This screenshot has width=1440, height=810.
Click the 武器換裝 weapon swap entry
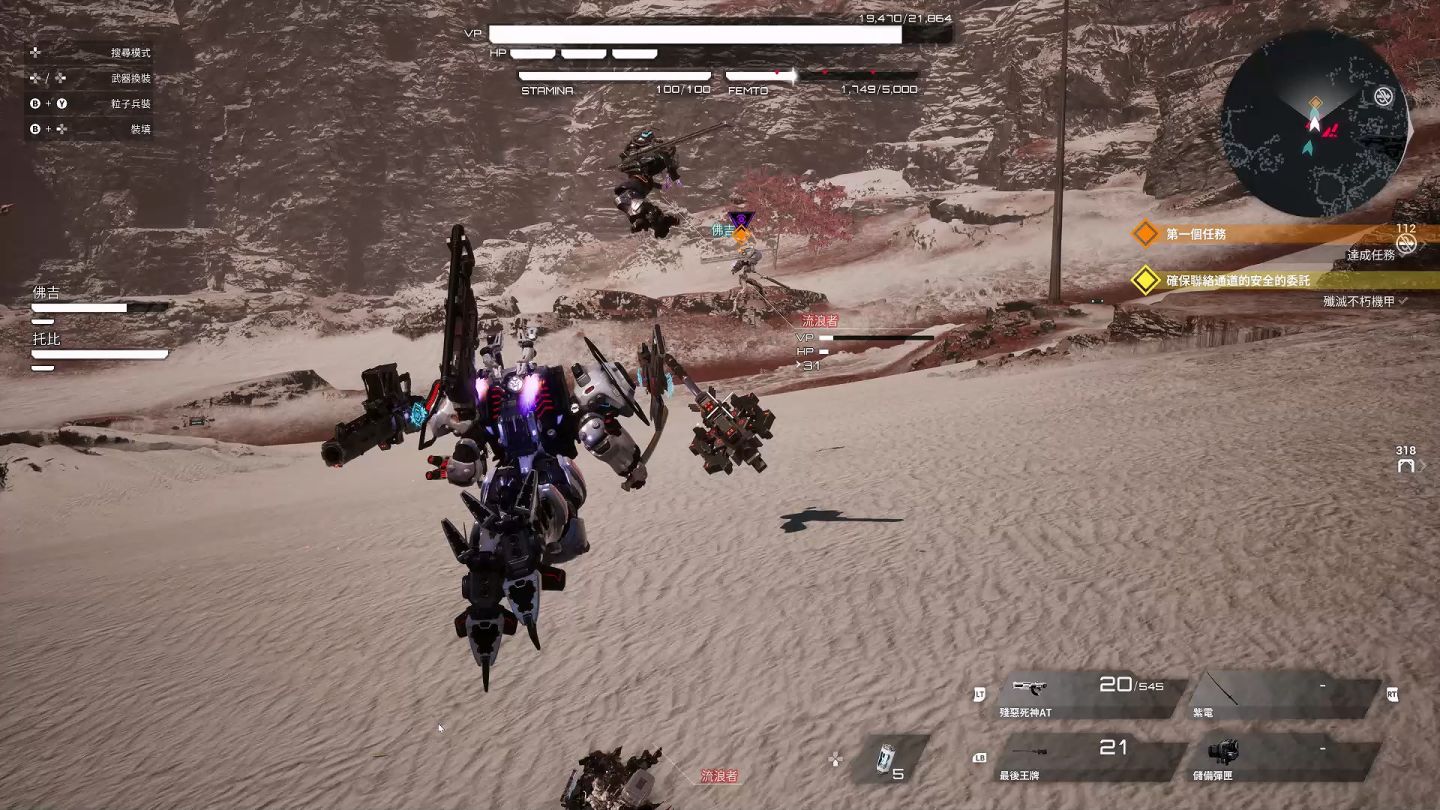pos(130,78)
